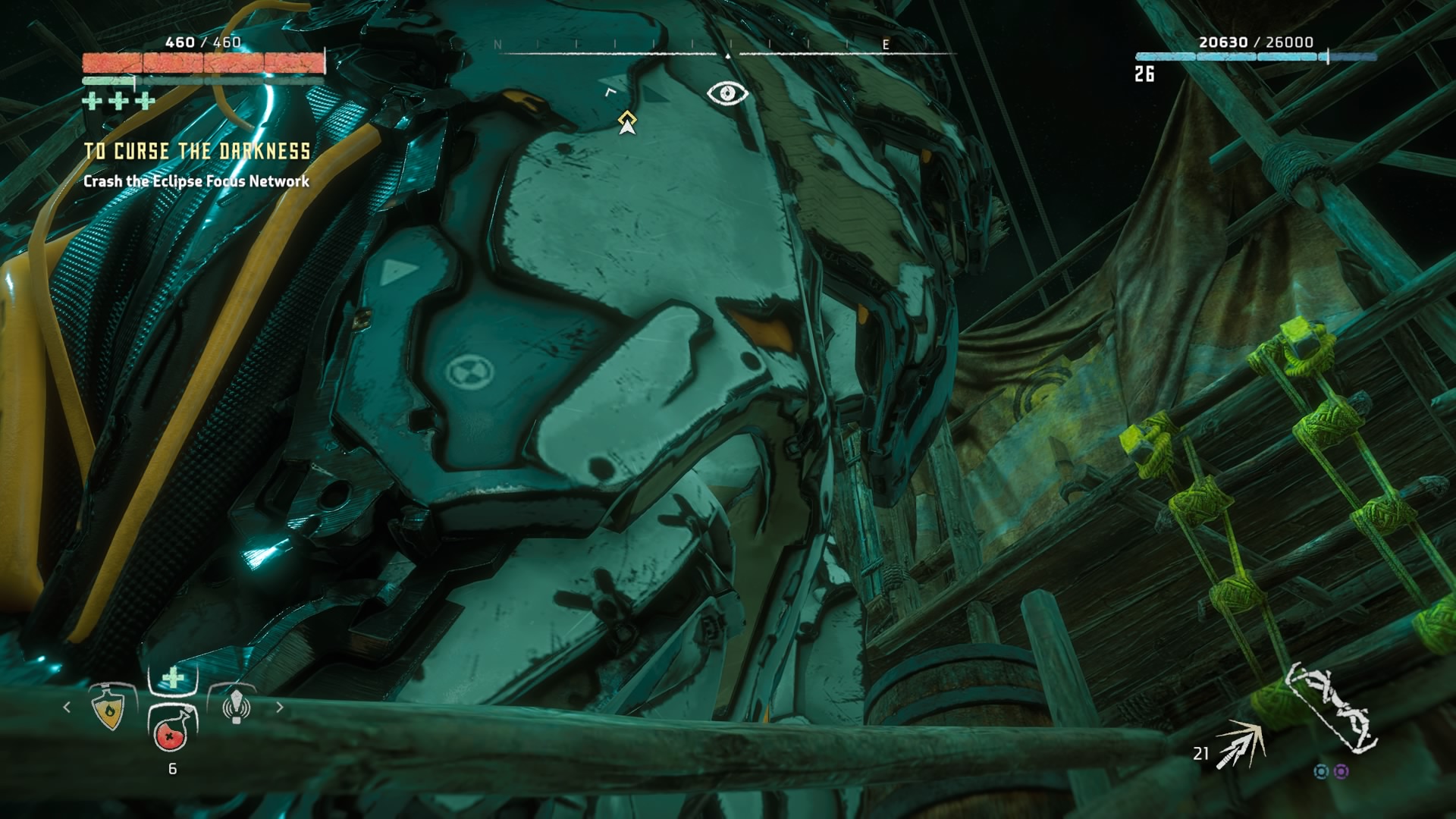Select the equipped bow weapon icon

click(x=1333, y=709)
